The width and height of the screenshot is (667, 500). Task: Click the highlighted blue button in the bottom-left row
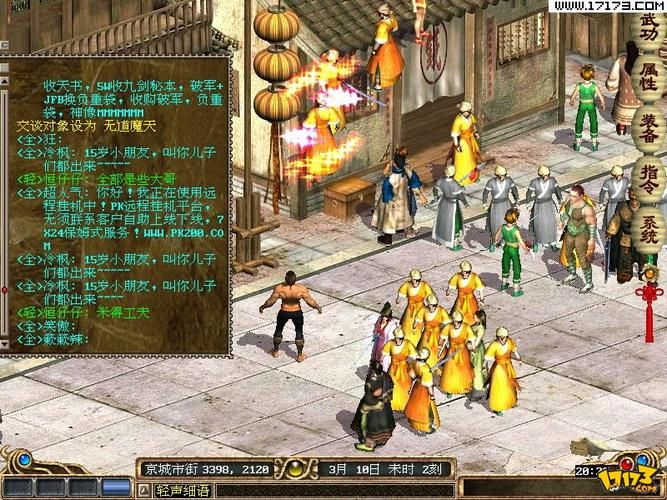pyautogui.click(x=116, y=488)
